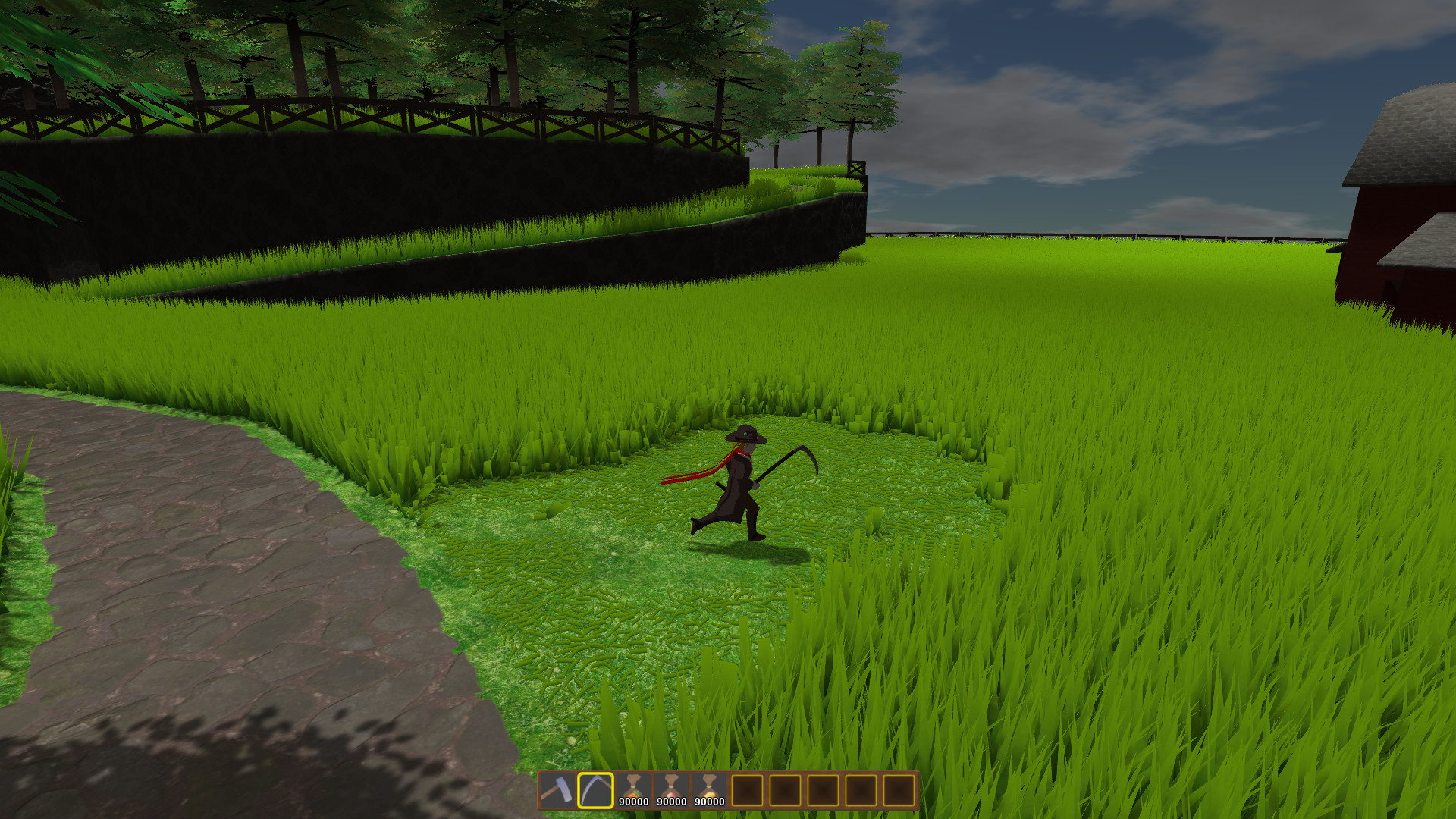Pick the carrot seed bag
Image resolution: width=1456 pixels, height=819 pixels.
633,789
